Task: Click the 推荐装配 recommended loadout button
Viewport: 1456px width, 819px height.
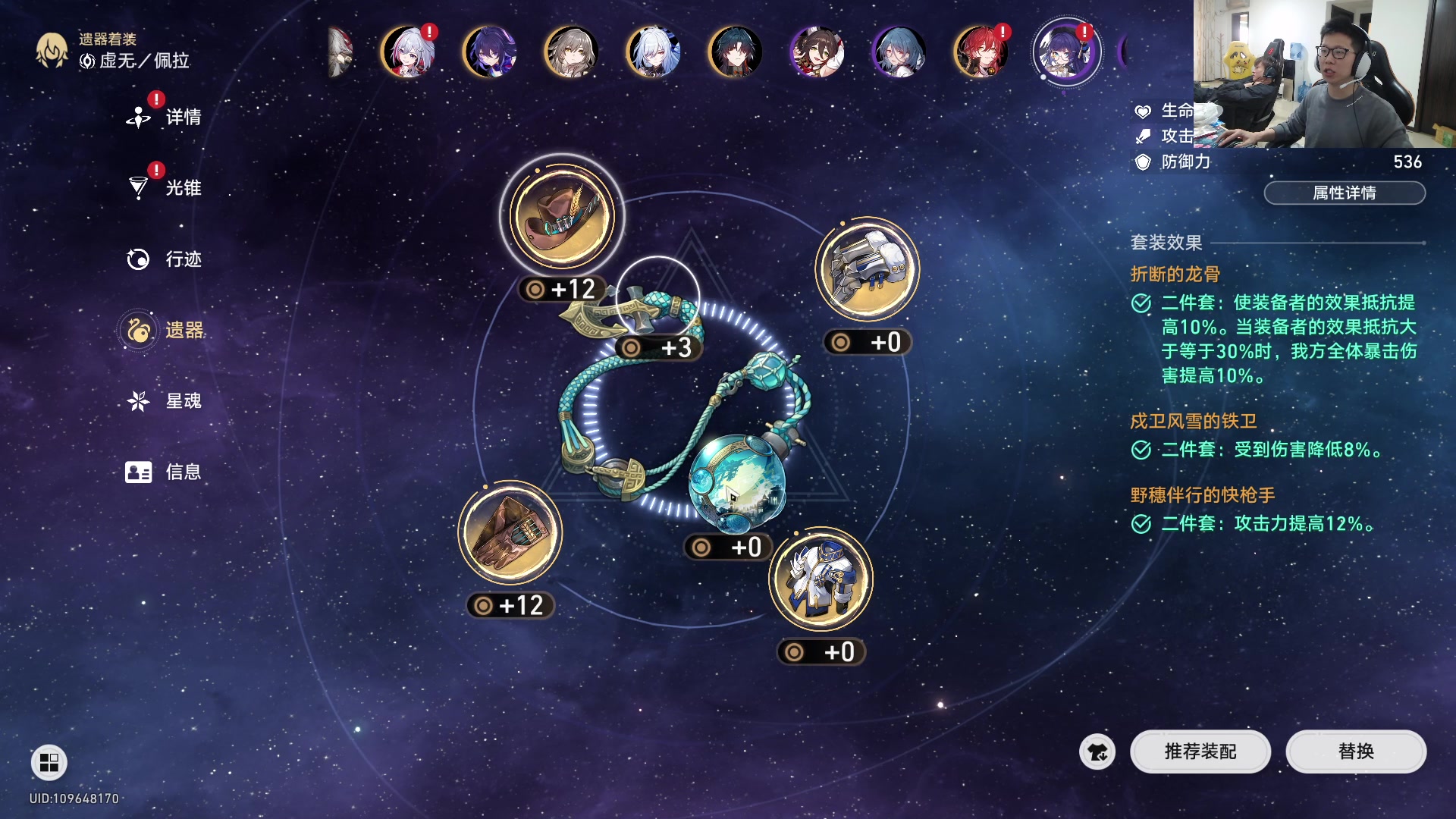Action: [1200, 752]
